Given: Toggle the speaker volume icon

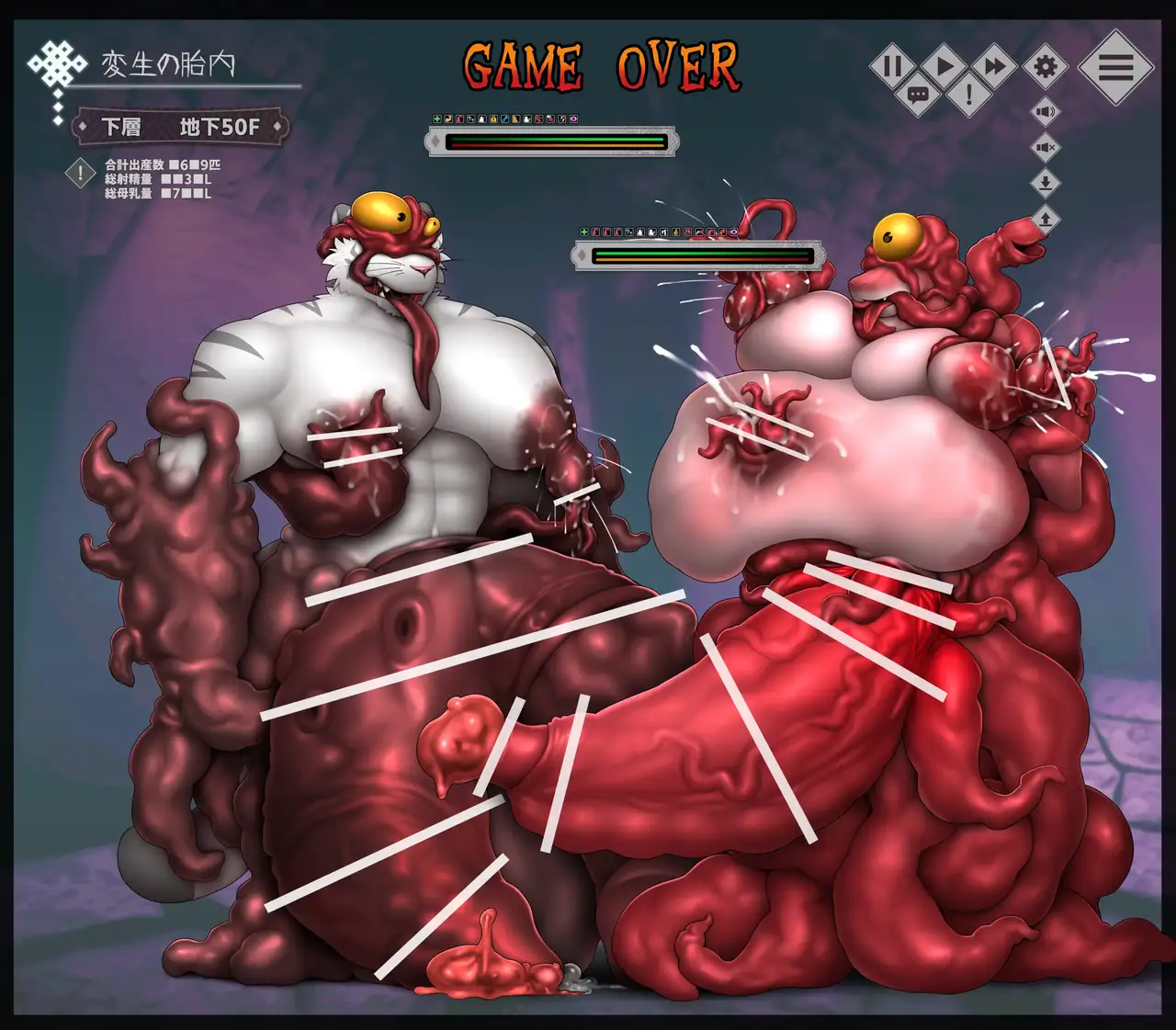Looking at the screenshot, I should [x=1046, y=112].
